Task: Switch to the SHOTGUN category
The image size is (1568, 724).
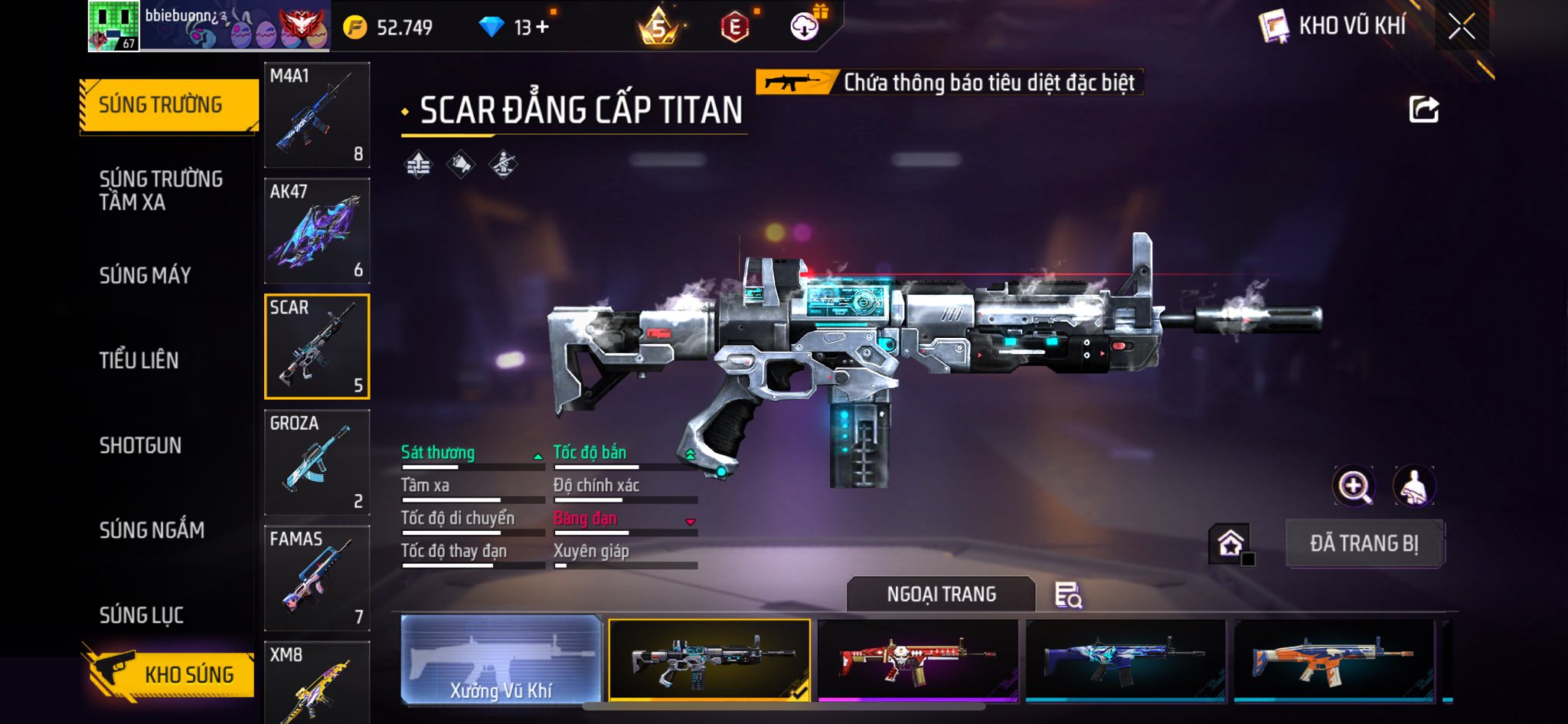Action: pos(140,445)
